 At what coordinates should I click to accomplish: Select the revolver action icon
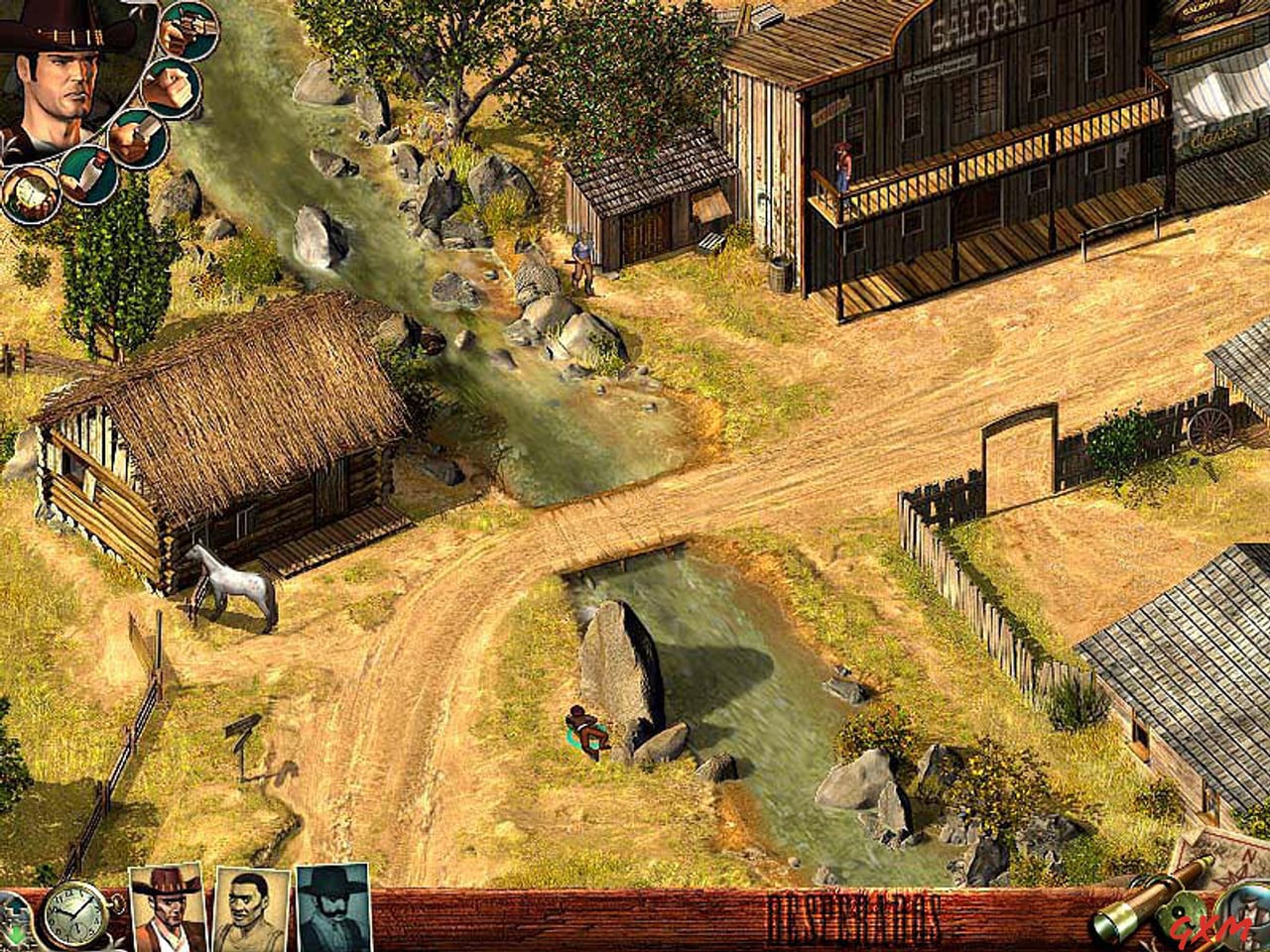click(x=187, y=30)
